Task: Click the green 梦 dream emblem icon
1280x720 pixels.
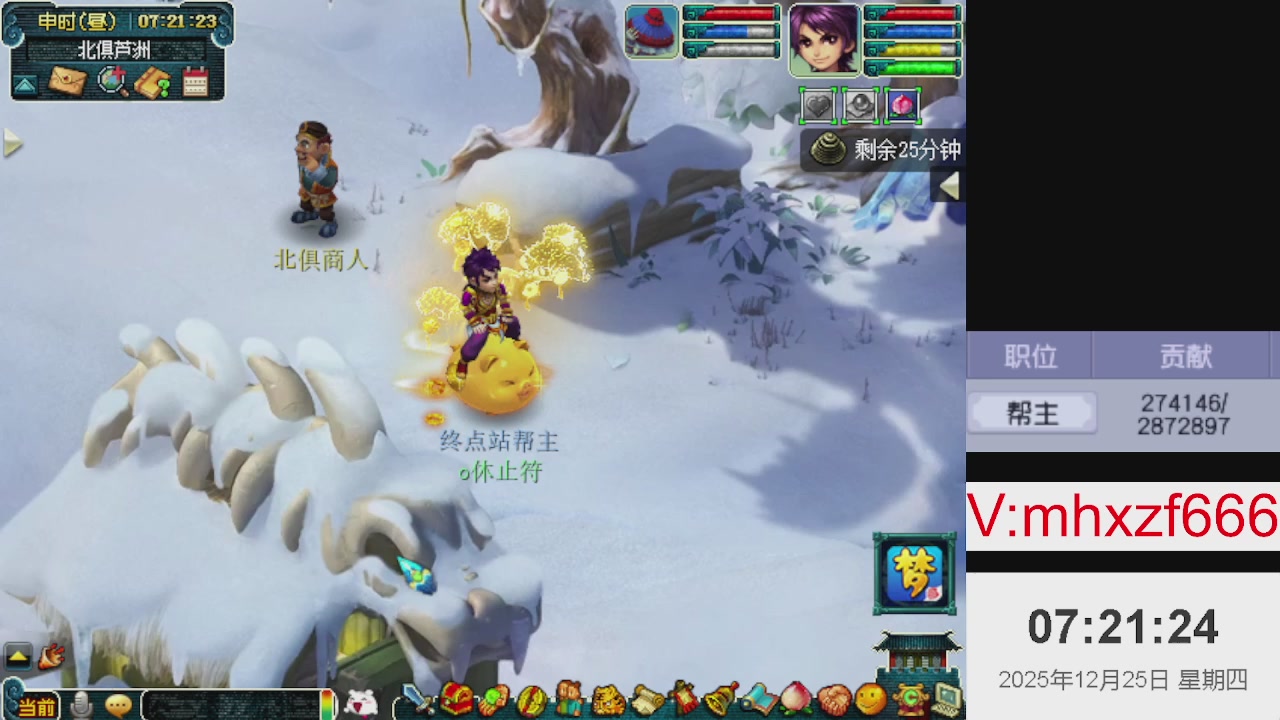Action: click(x=915, y=573)
